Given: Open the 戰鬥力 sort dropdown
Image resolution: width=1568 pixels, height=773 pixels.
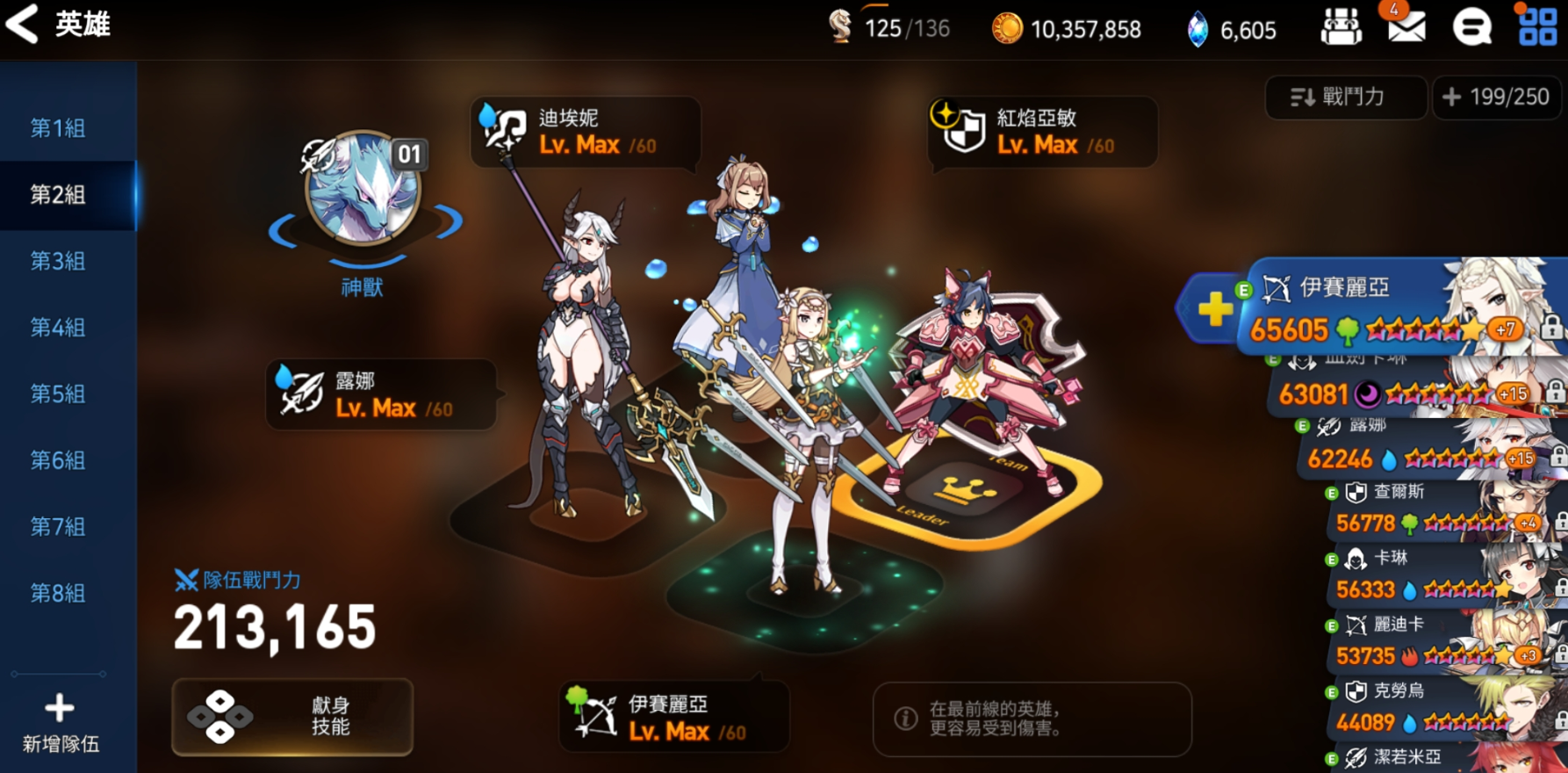Looking at the screenshot, I should coord(1346,98).
